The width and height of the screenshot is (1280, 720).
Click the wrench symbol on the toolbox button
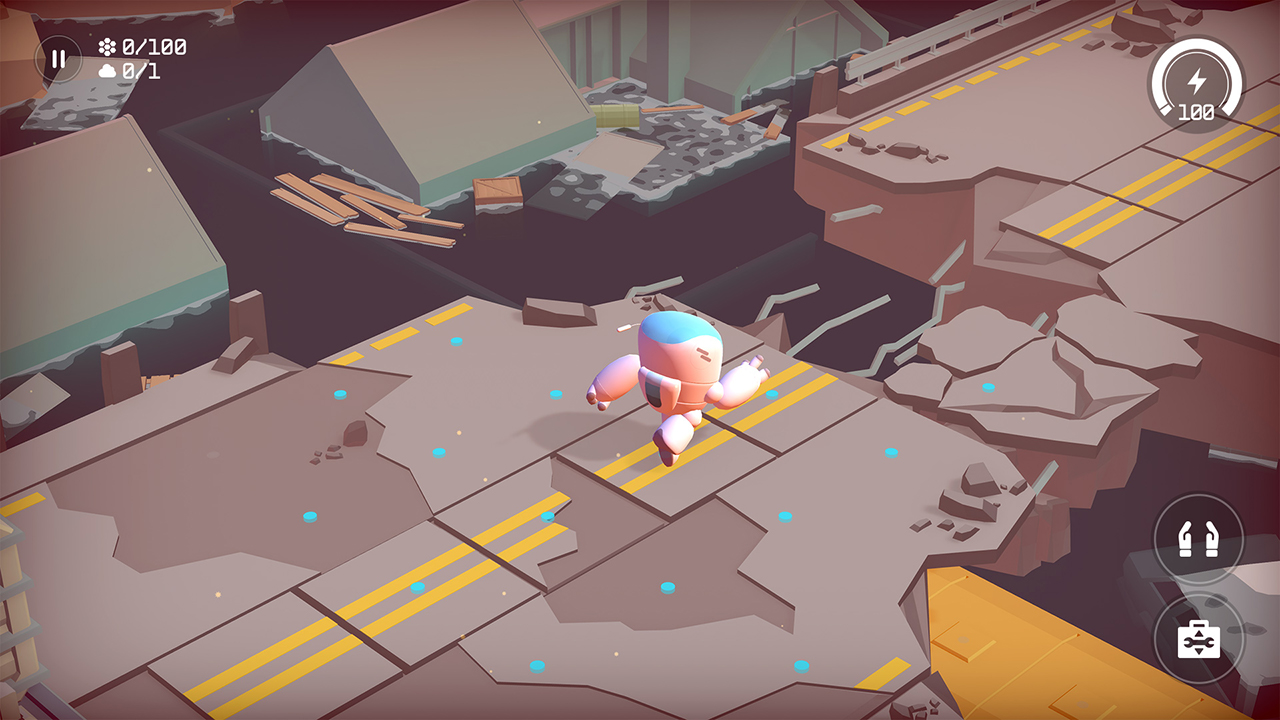[x=1199, y=640]
